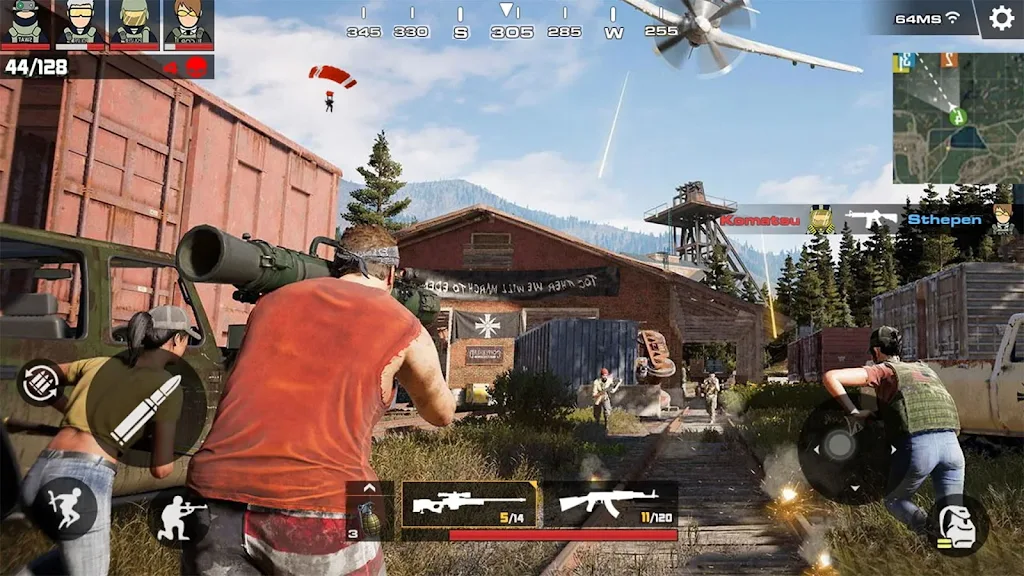Tap the reload magazine button
The width and height of the screenshot is (1024, 576).
pos(39,382)
